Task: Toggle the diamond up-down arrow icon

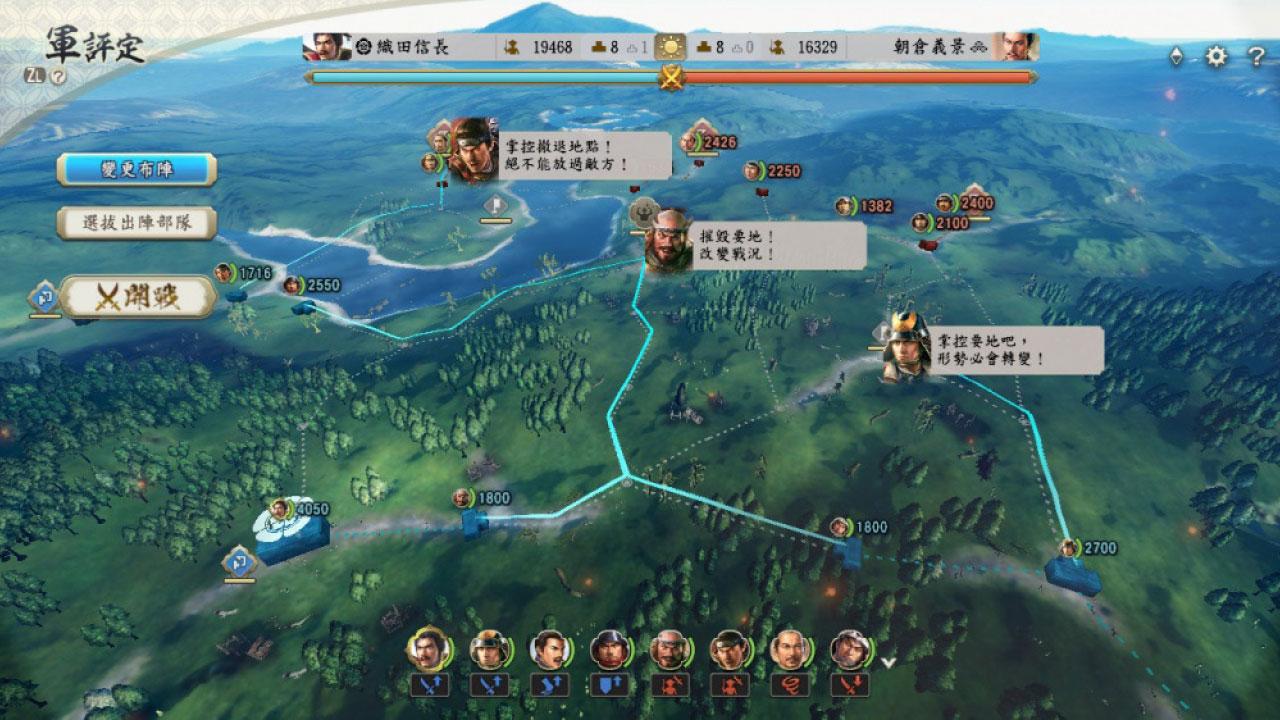Action: point(1176,57)
